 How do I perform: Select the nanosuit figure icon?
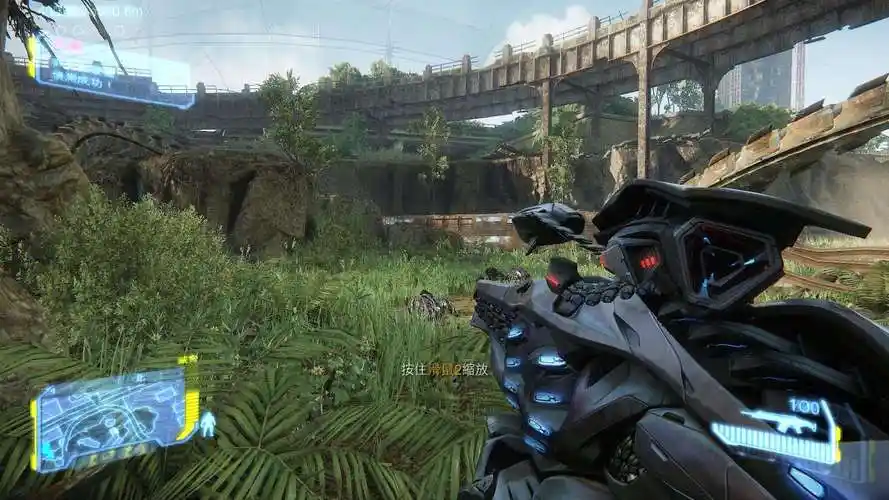point(208,424)
